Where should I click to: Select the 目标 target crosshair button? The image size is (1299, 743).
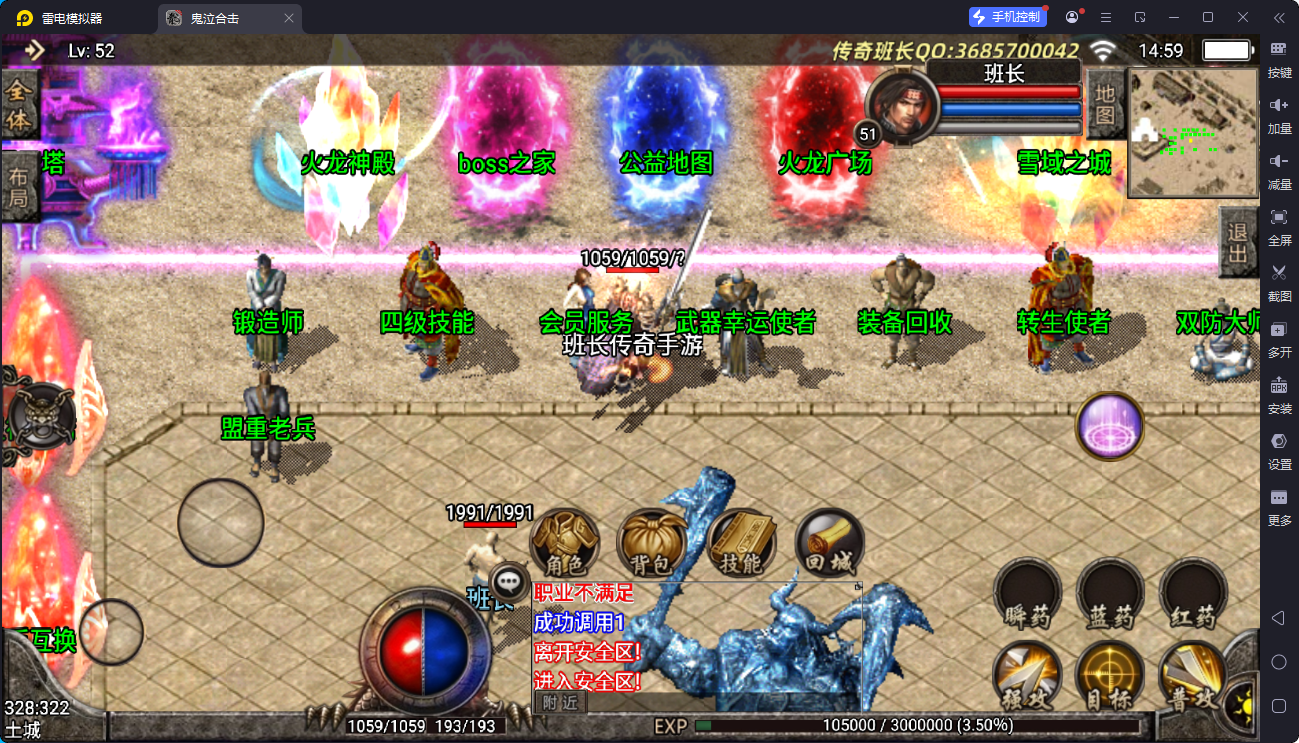pos(1110,677)
